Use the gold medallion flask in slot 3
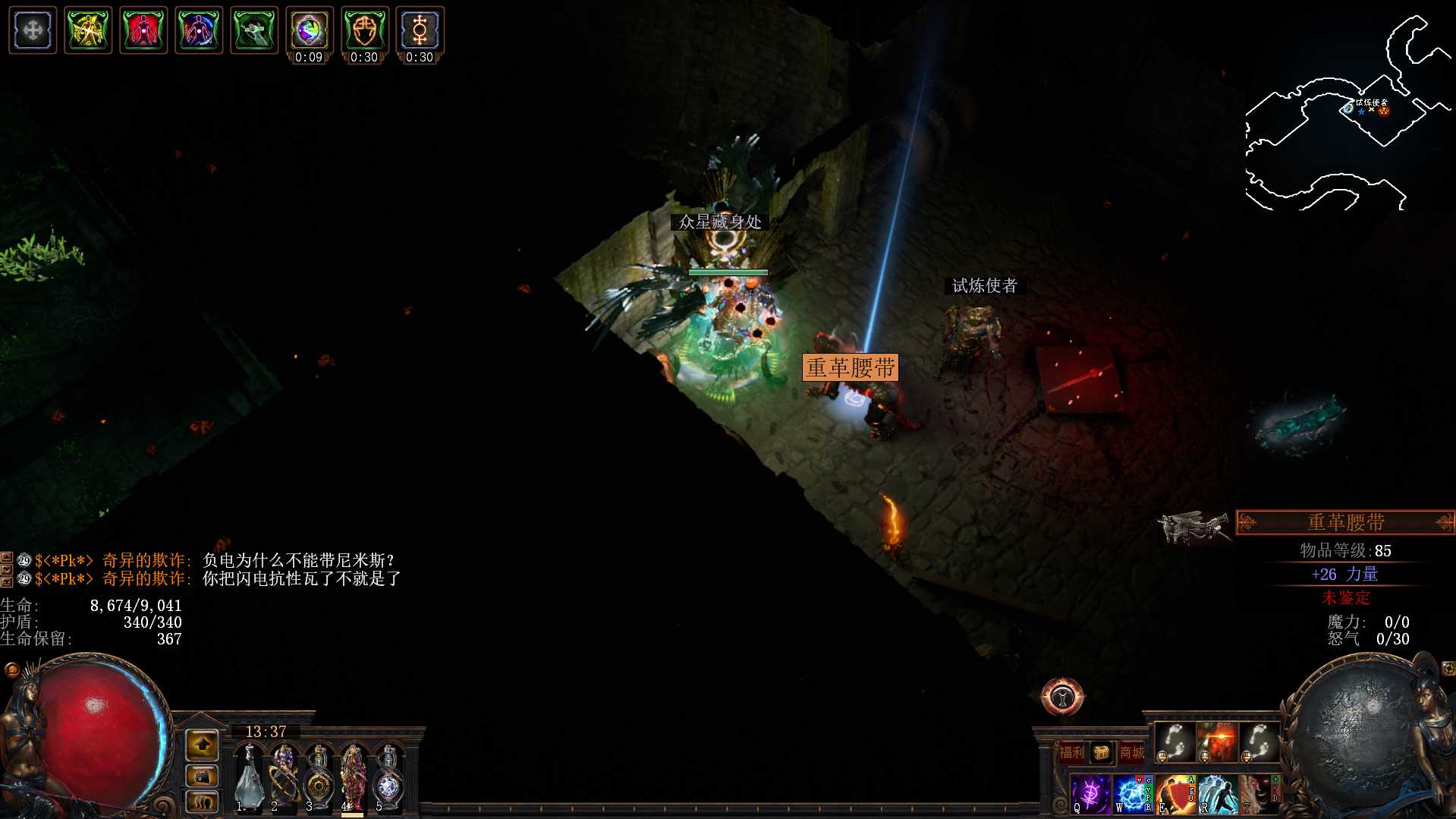The width and height of the screenshot is (1456, 819). (318, 778)
